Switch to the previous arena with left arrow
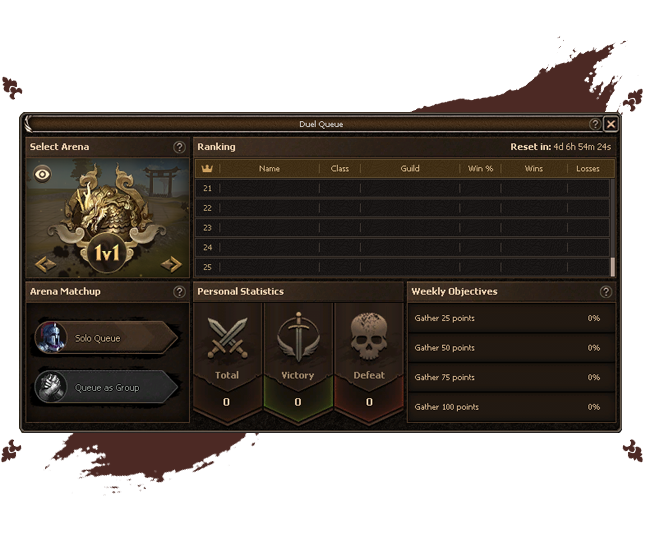The image size is (655, 549). coord(45,264)
